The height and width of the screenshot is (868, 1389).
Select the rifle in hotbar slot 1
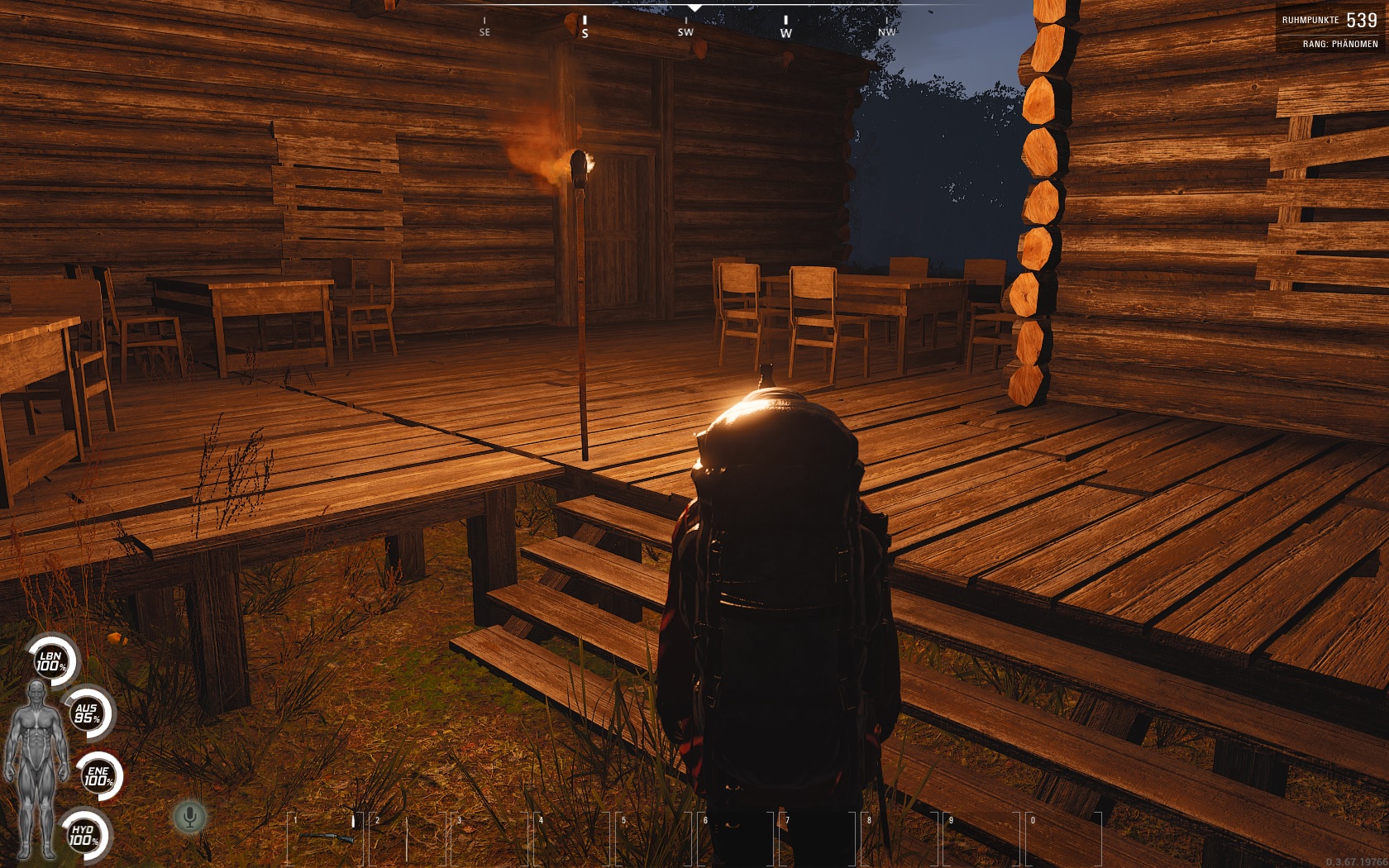[x=325, y=838]
